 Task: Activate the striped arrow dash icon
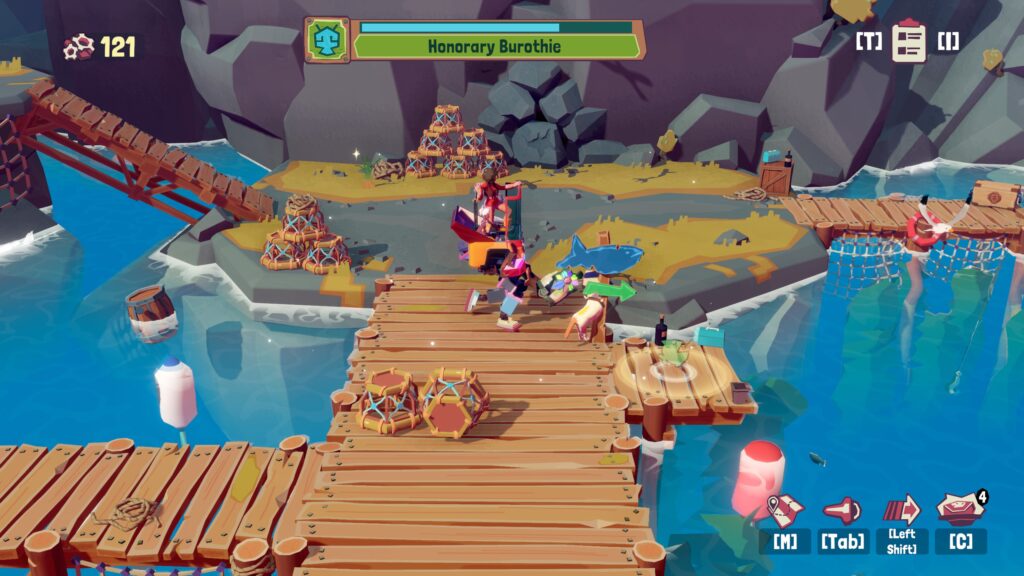[902, 508]
